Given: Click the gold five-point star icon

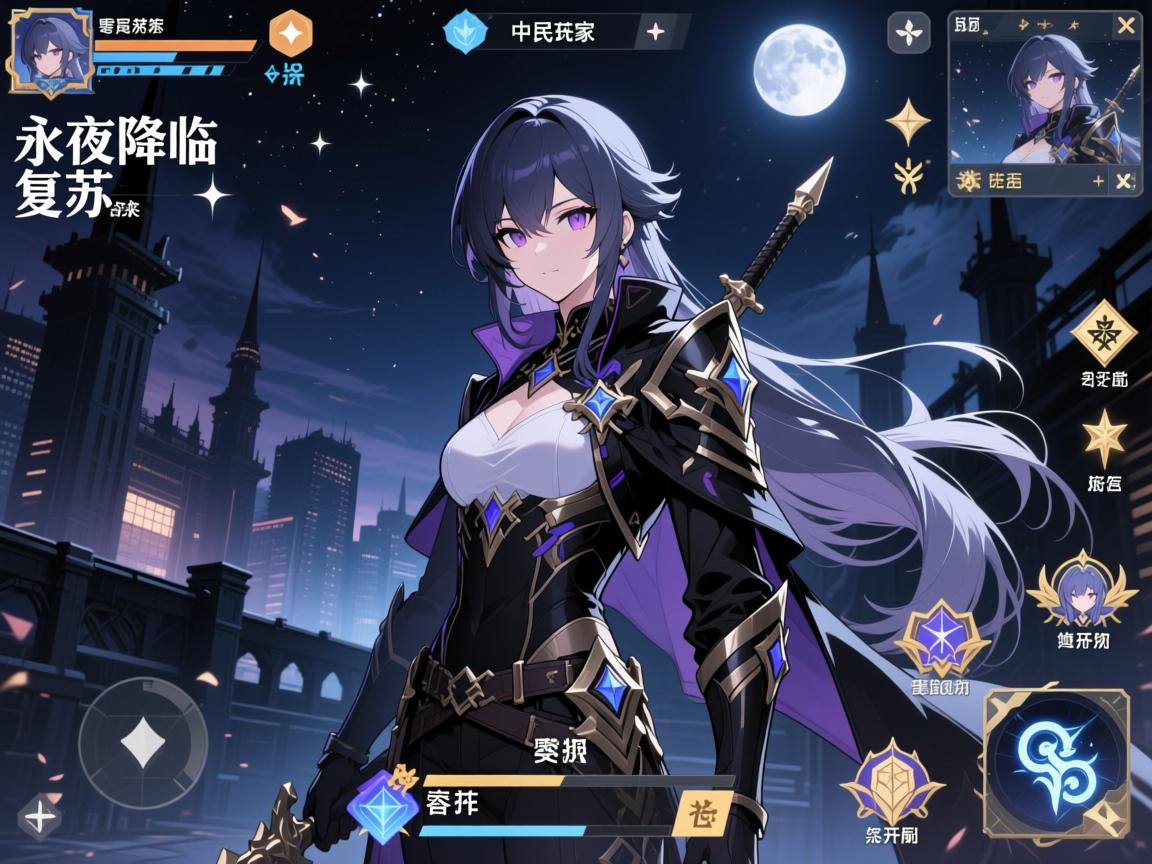Looking at the screenshot, I should tap(1104, 437).
